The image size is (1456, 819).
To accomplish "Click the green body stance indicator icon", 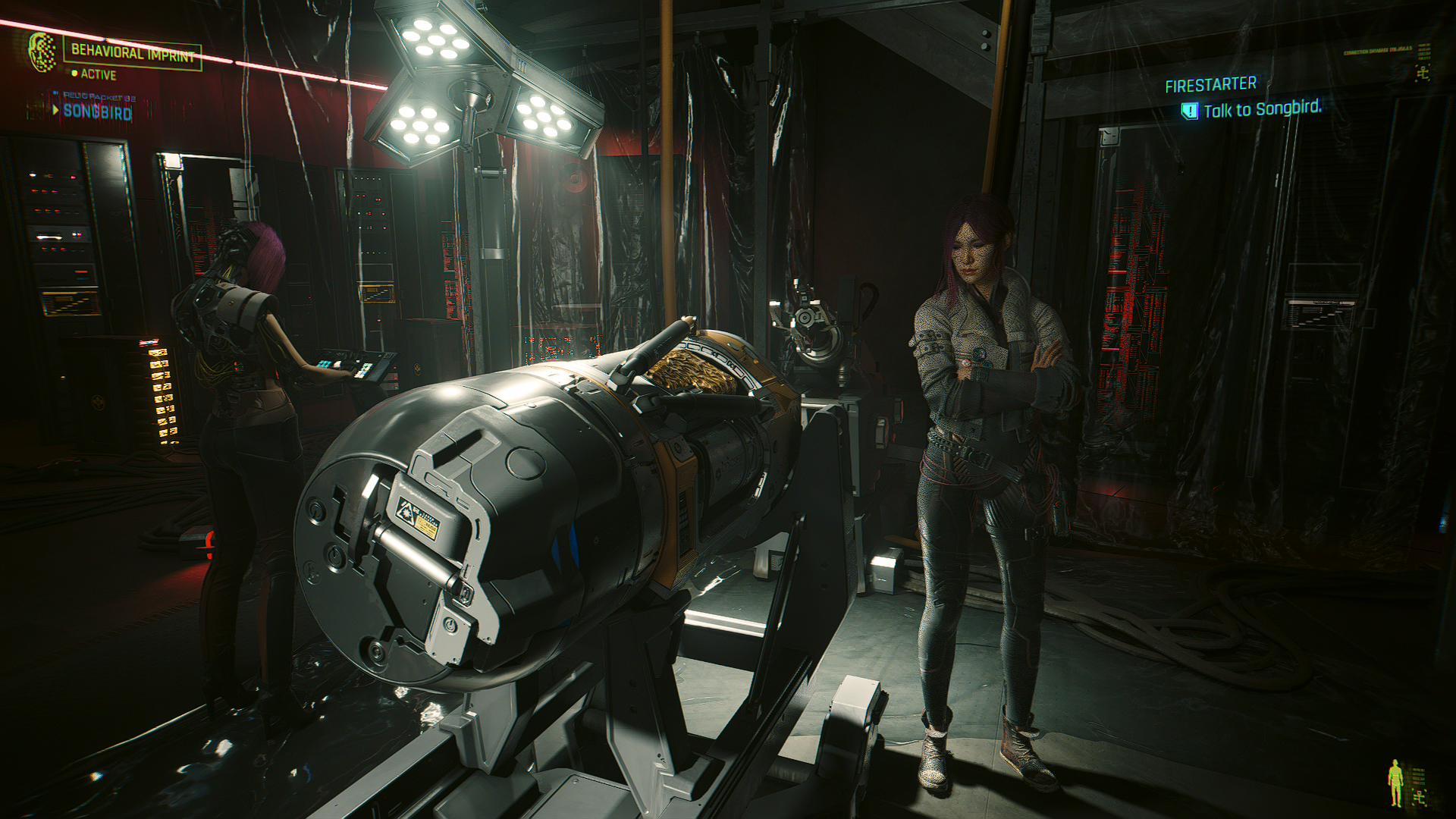I will [x=1395, y=782].
